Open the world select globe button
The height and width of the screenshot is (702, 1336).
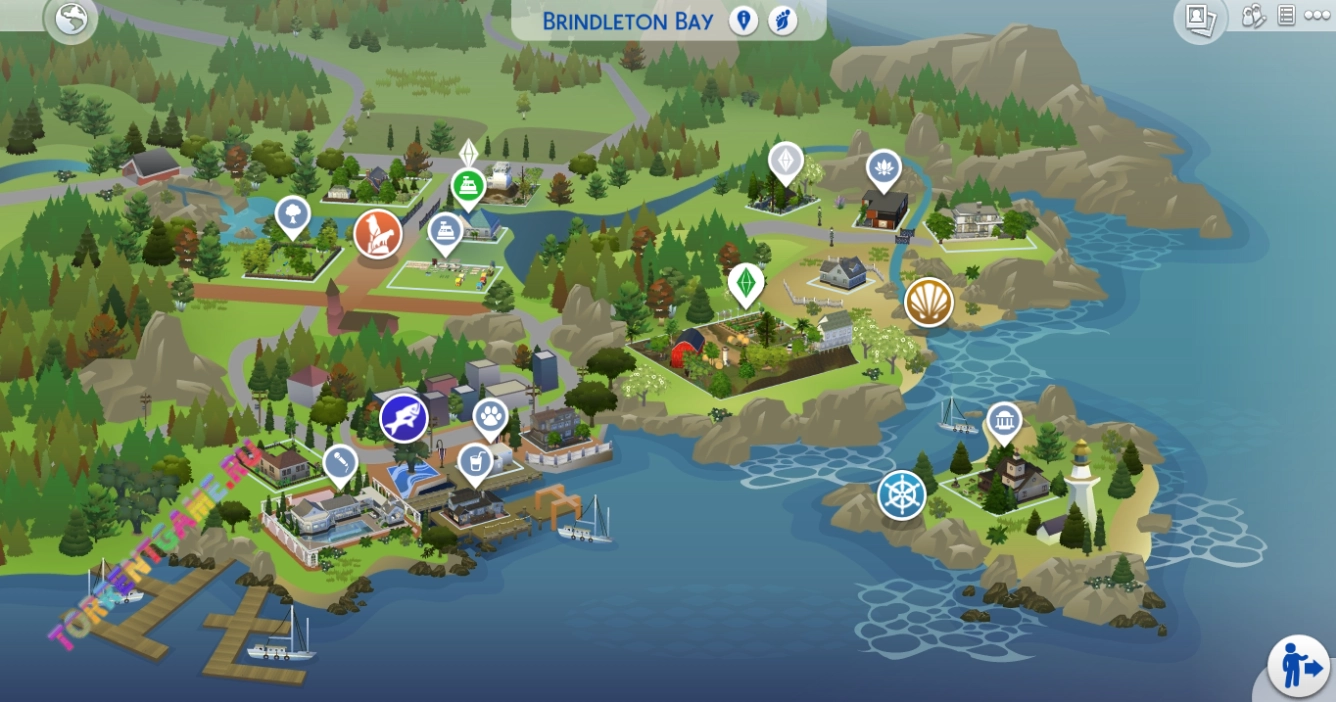(72, 19)
